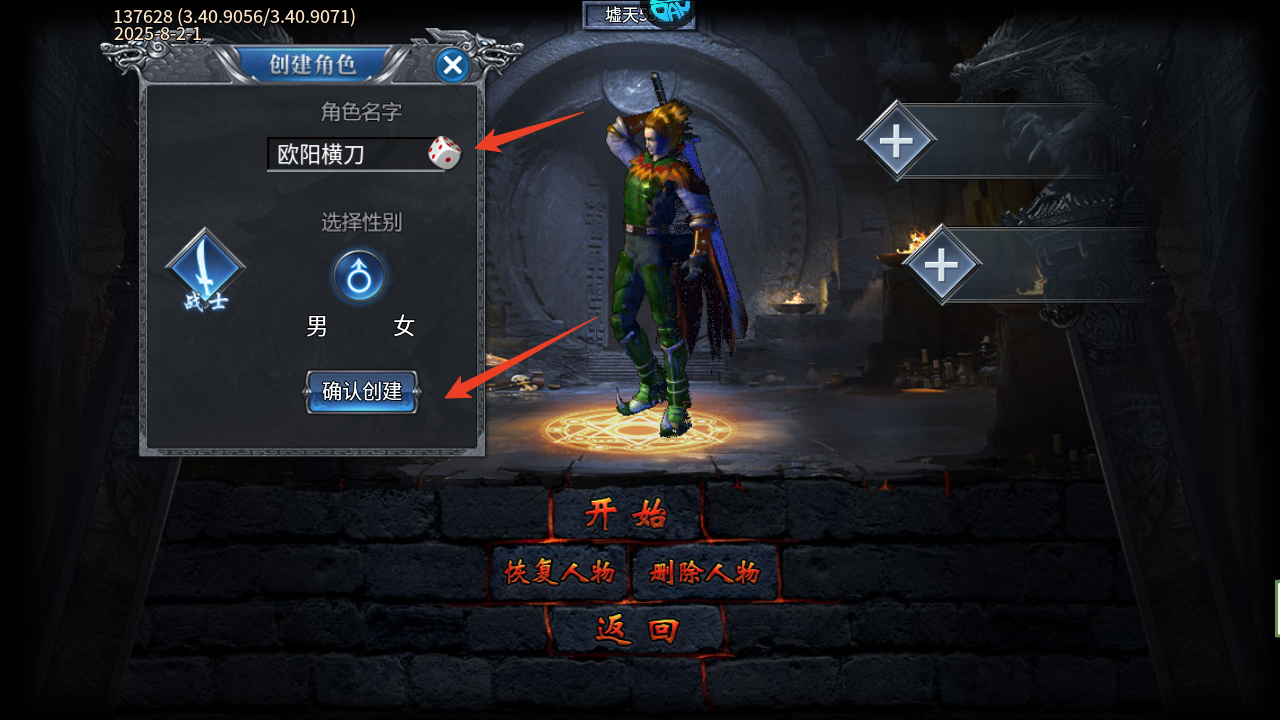Click the DAY badge on the server banner
This screenshot has height=720, width=1280.
click(x=670, y=11)
